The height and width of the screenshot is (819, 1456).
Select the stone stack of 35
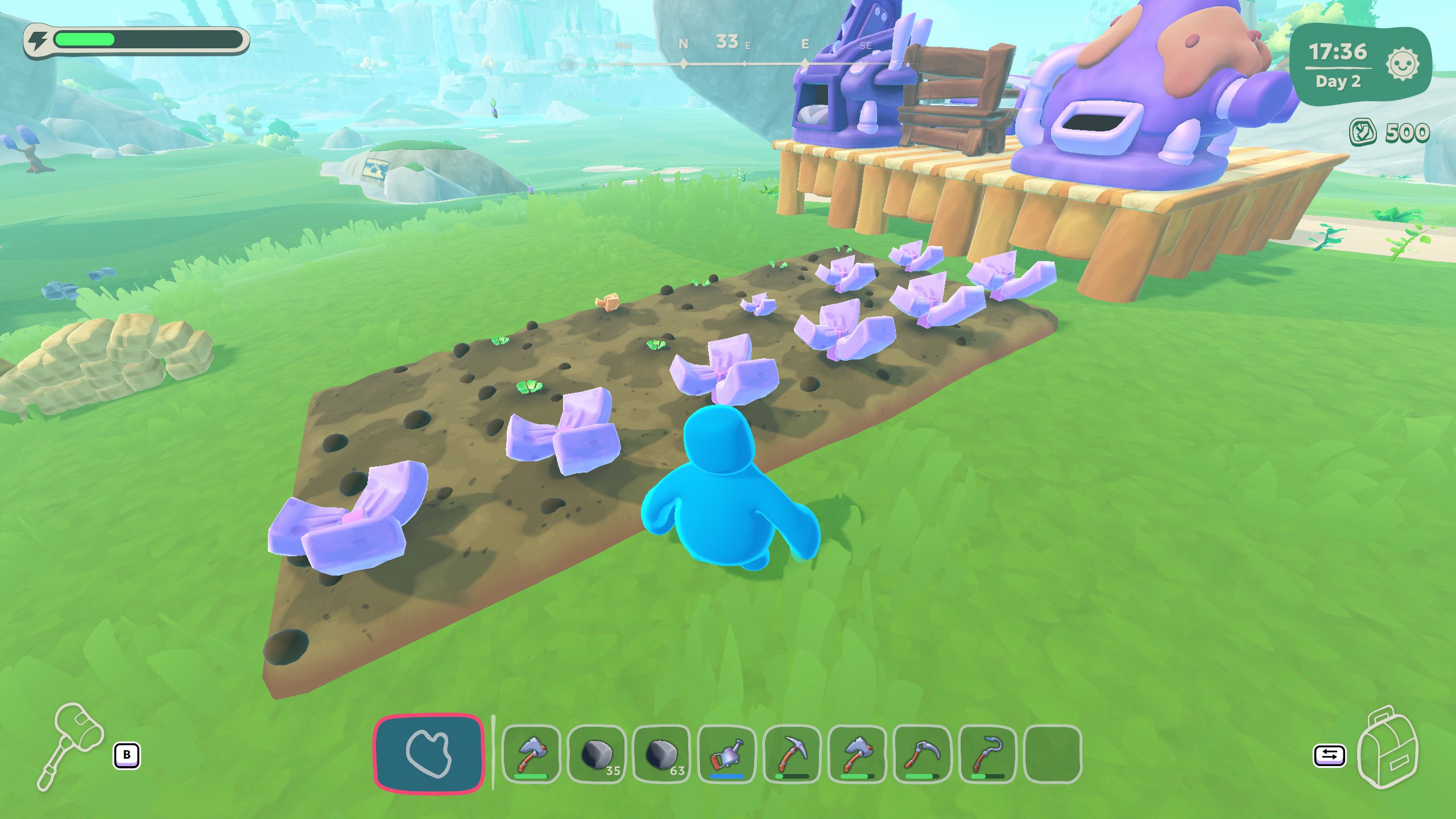(x=597, y=754)
